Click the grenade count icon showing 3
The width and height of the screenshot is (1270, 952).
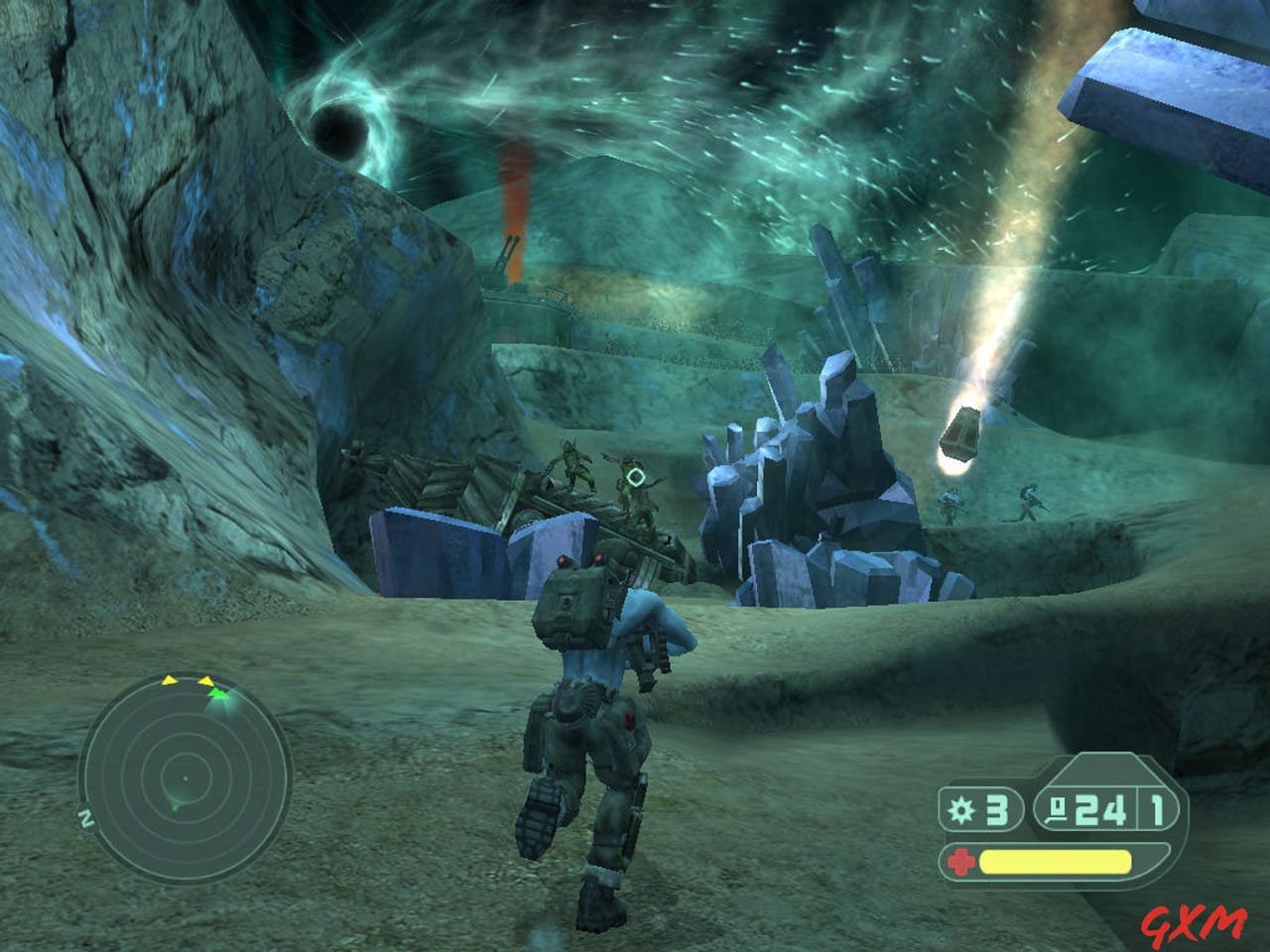(961, 808)
